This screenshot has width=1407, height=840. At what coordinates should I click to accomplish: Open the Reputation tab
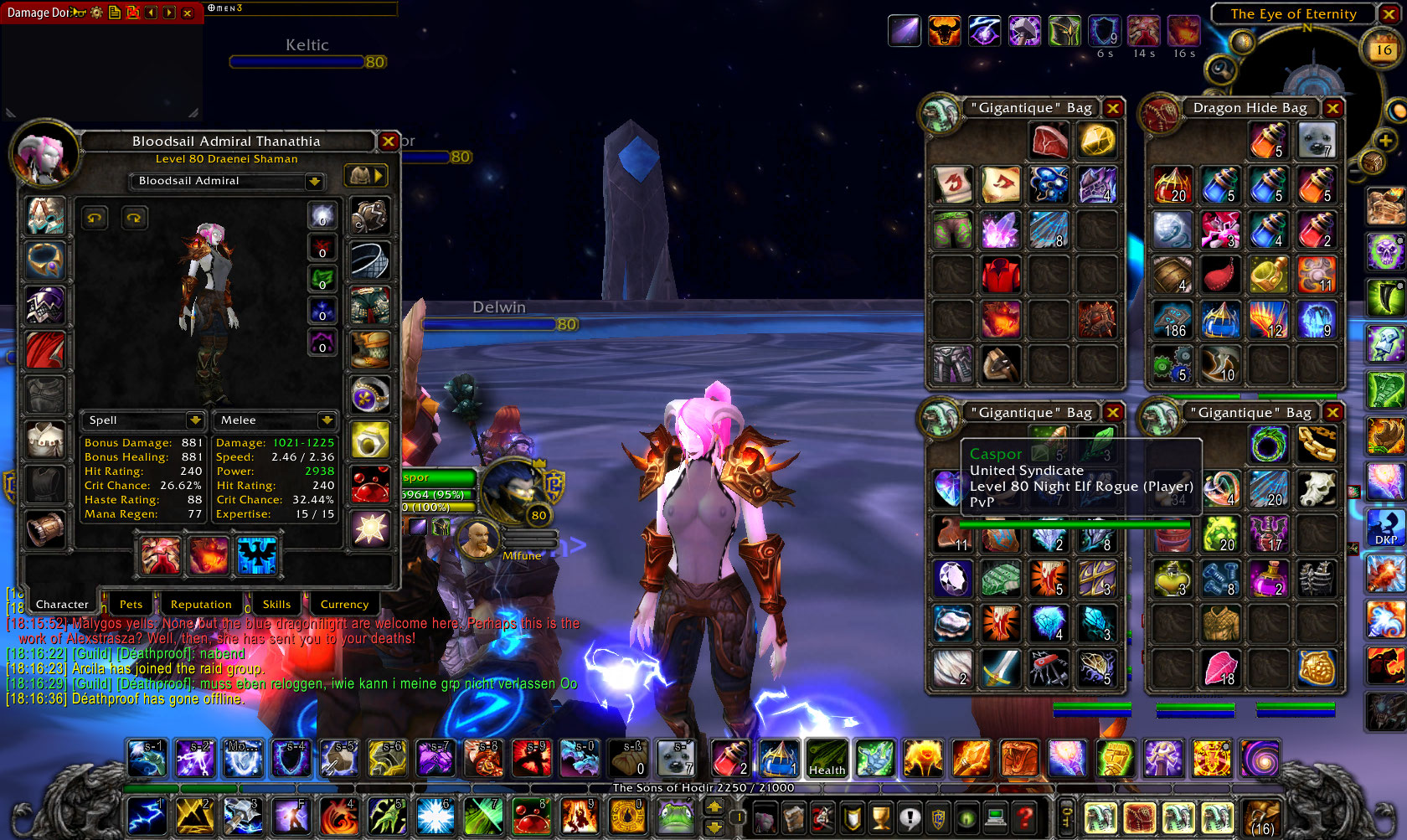(x=201, y=604)
